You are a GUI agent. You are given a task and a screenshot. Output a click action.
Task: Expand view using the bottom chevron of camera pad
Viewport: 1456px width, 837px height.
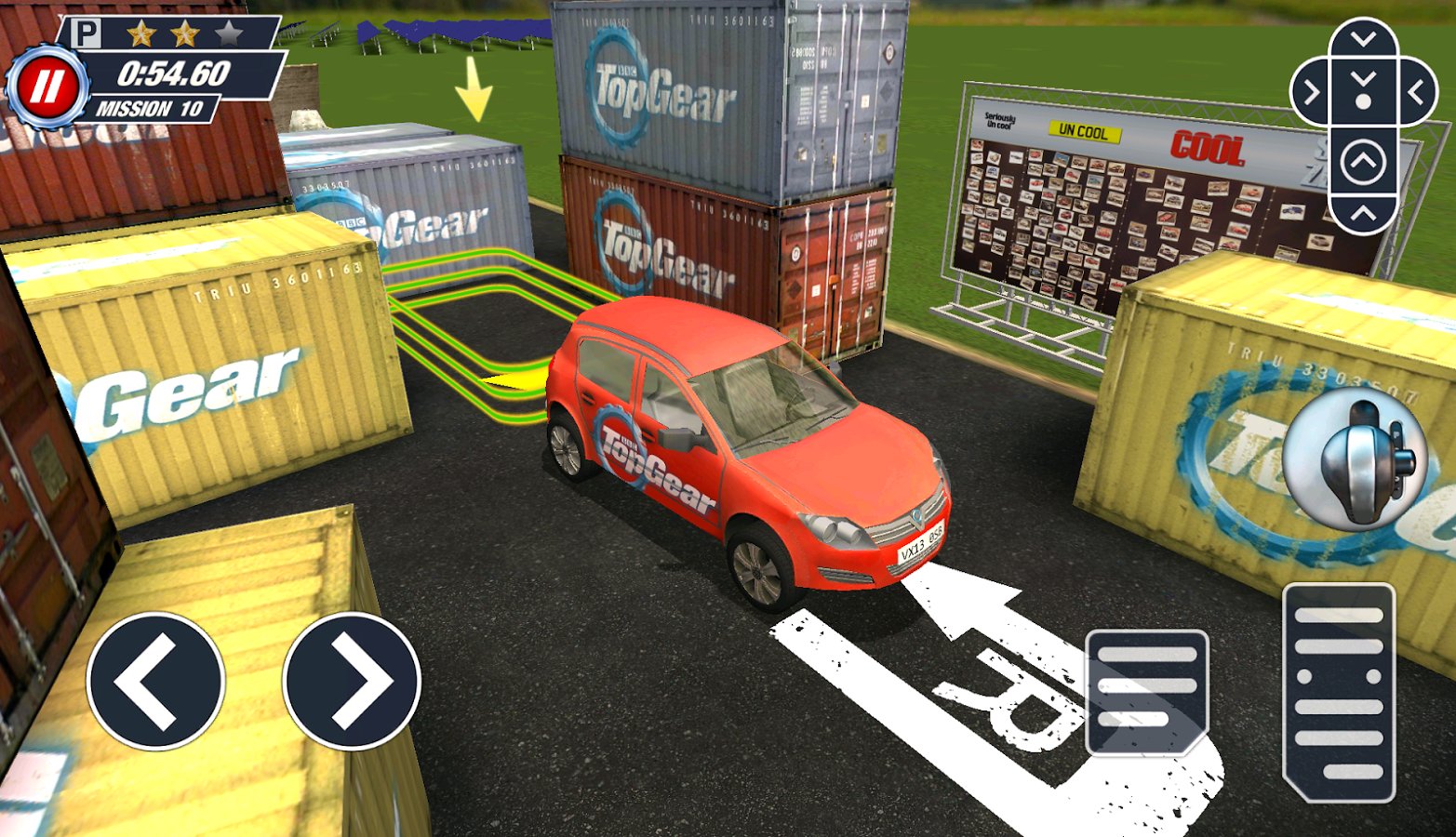(1363, 213)
